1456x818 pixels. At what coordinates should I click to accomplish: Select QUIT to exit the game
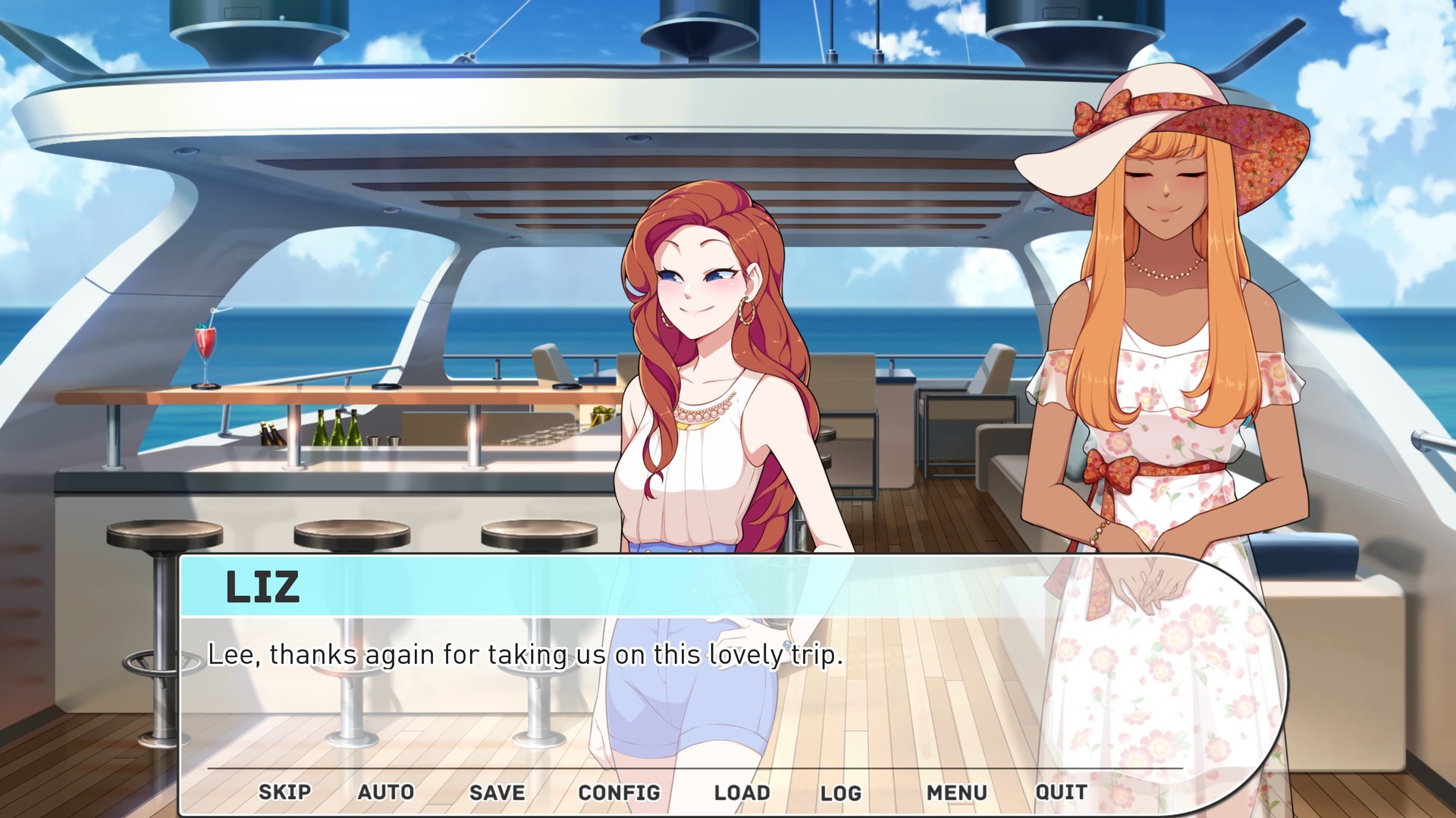tap(1061, 791)
